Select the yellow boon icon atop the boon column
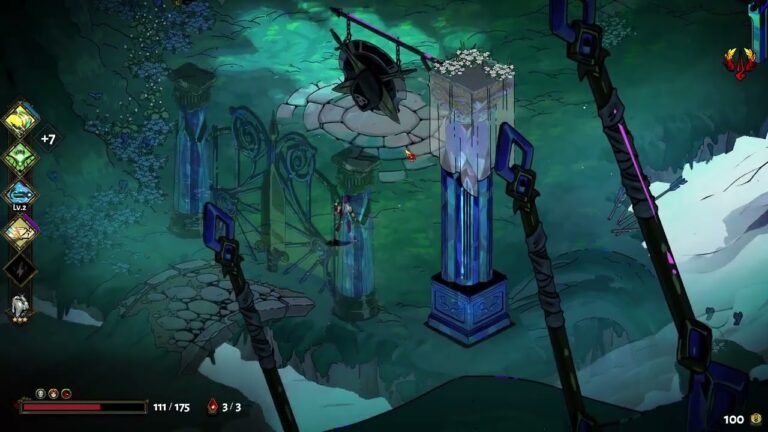 (x=20, y=120)
